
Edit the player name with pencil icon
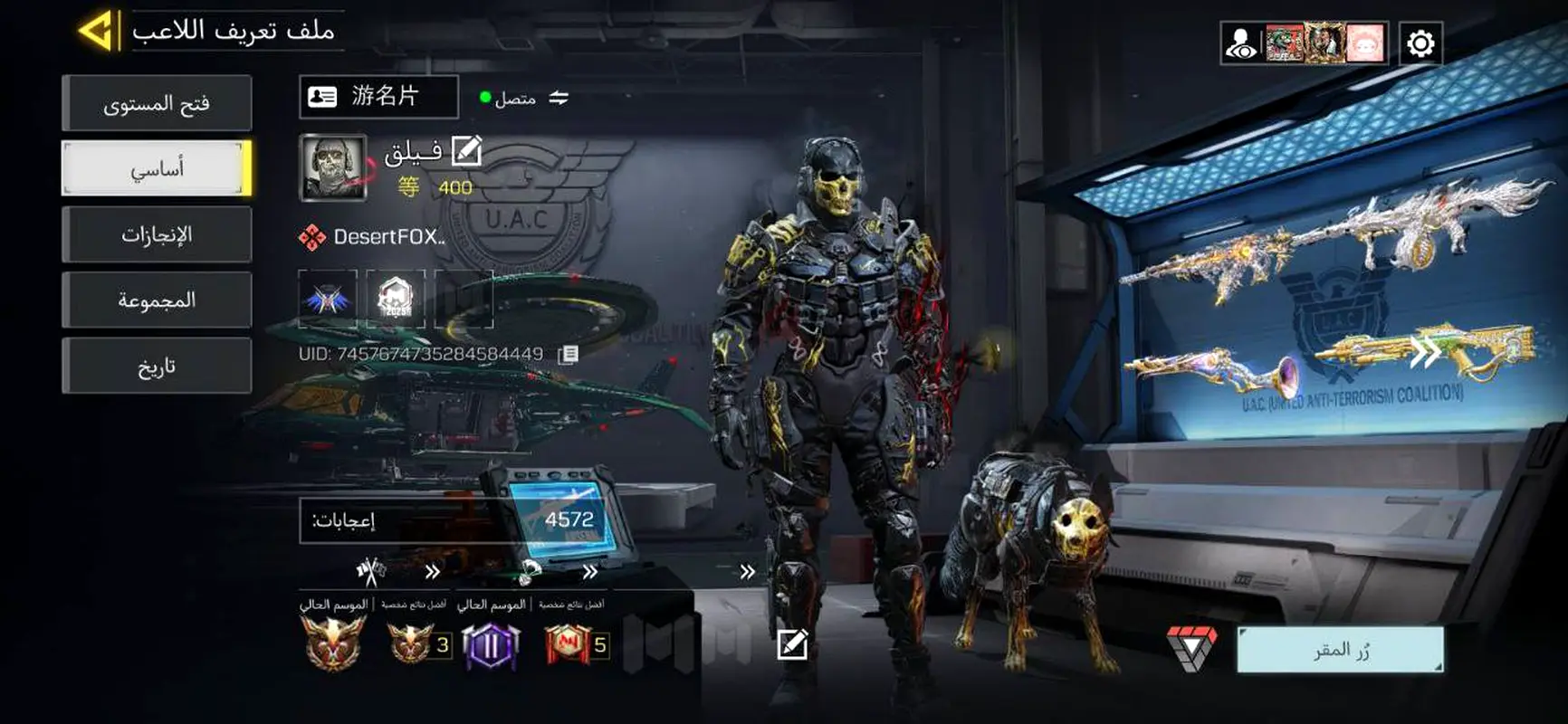(x=467, y=150)
